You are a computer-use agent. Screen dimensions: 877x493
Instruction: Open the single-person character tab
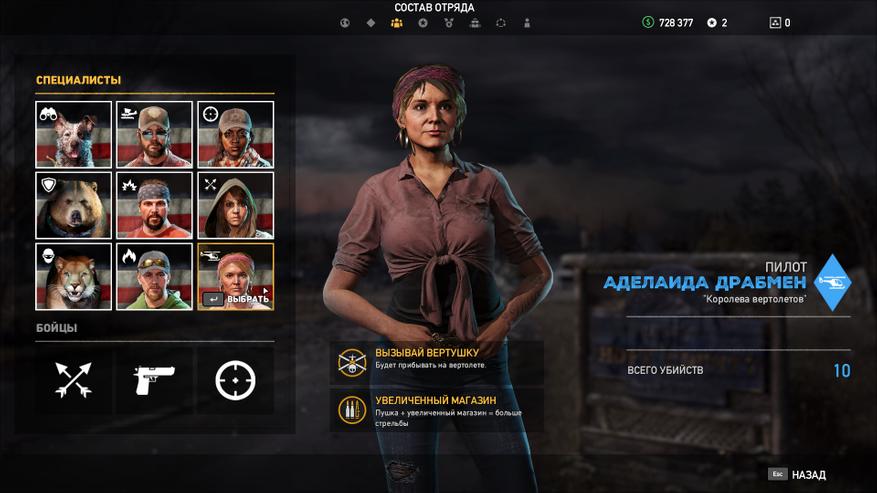[527, 23]
